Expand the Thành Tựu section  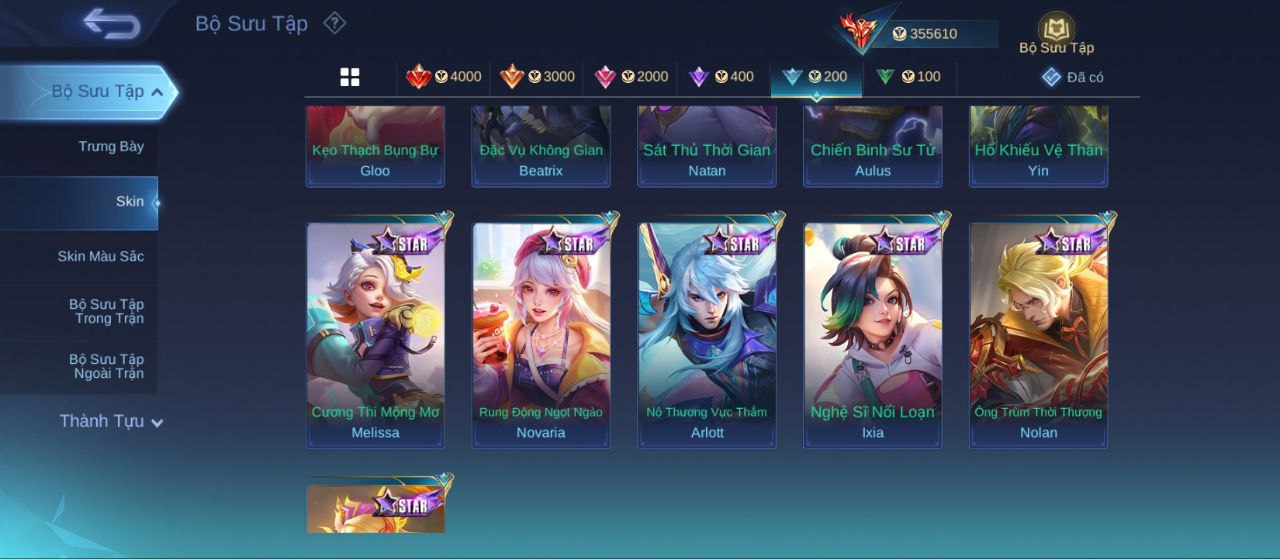(x=110, y=422)
